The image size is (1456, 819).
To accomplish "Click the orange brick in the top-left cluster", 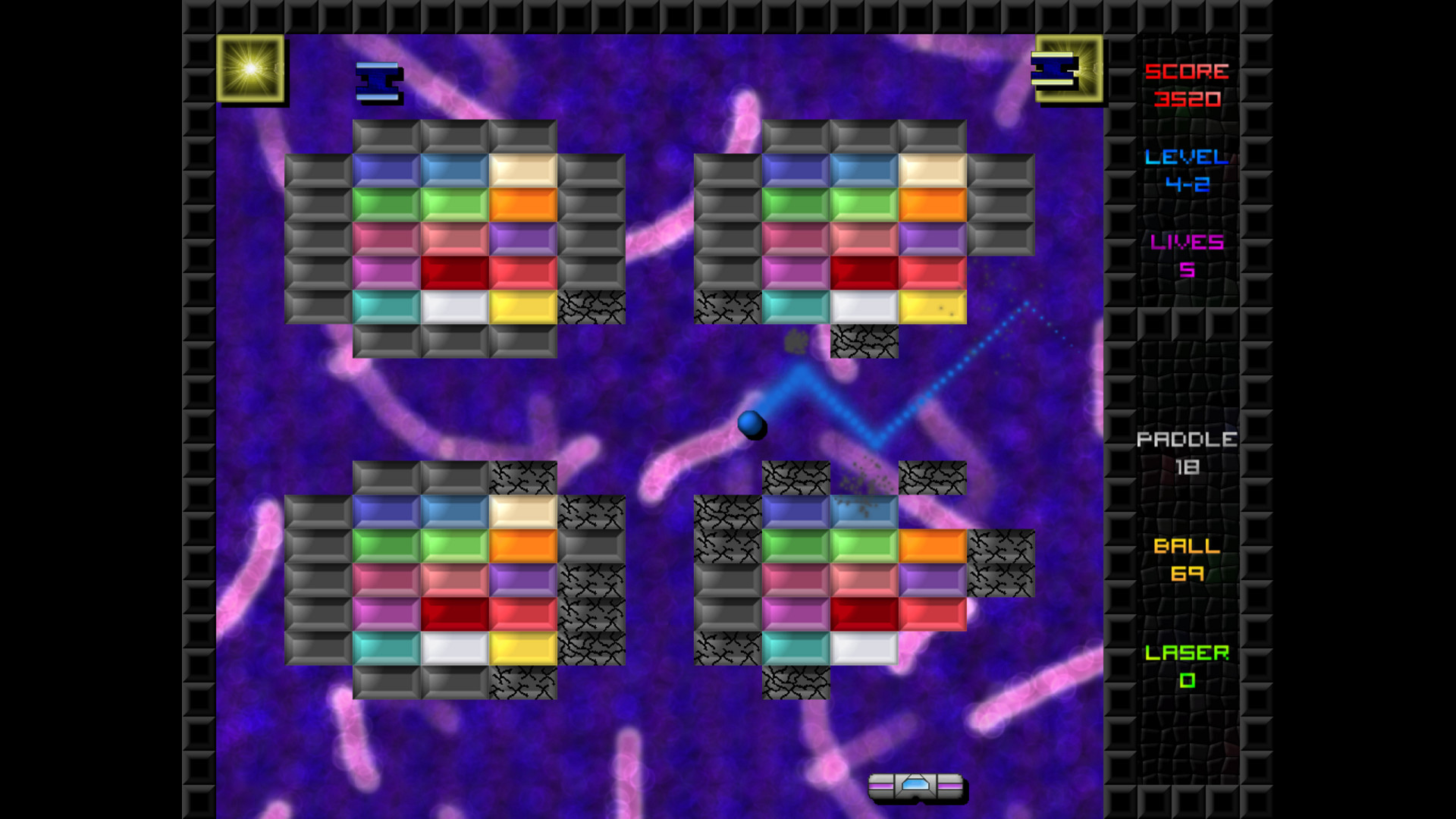I will pos(523,206).
